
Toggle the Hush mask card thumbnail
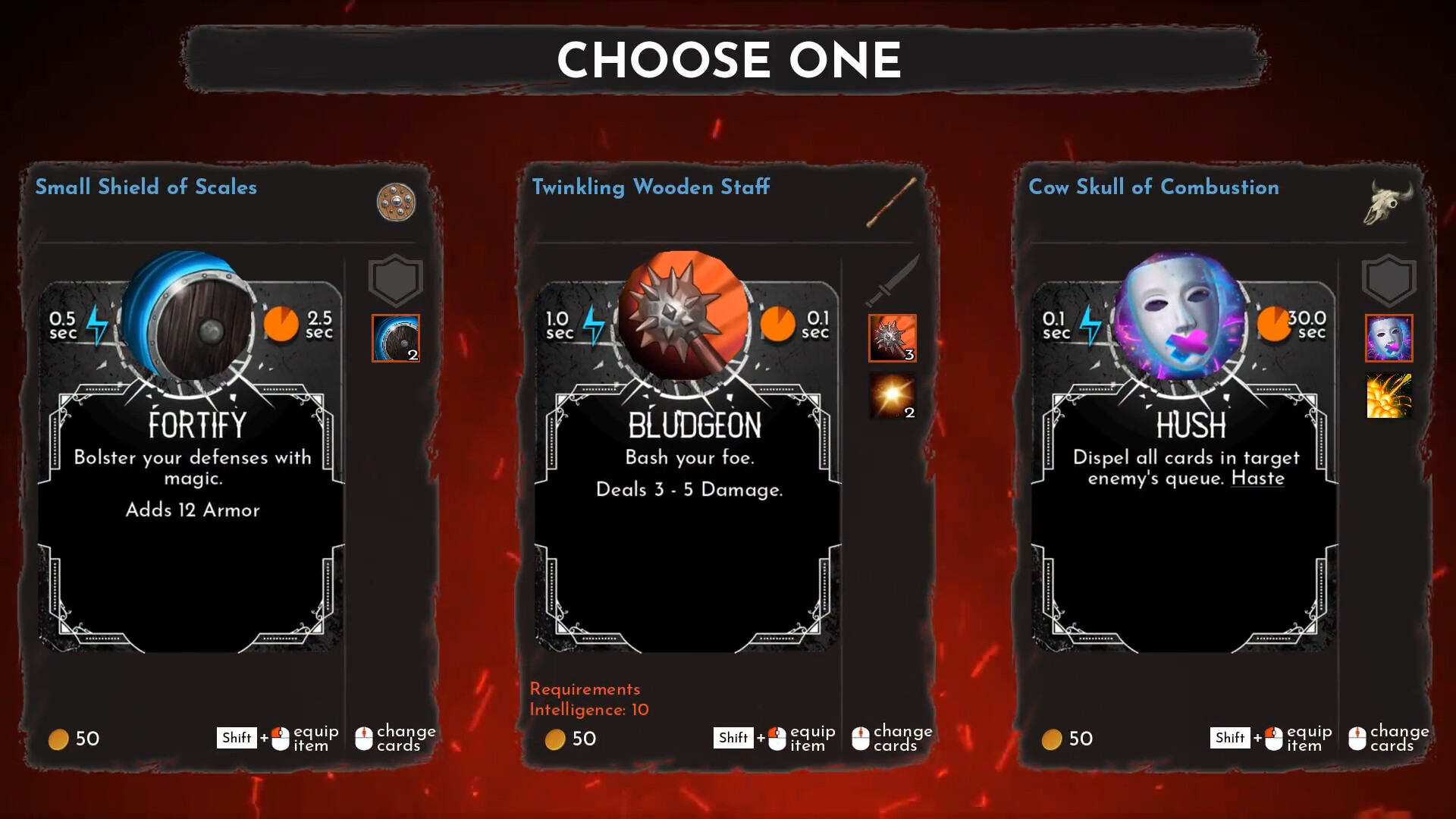pos(1389,338)
